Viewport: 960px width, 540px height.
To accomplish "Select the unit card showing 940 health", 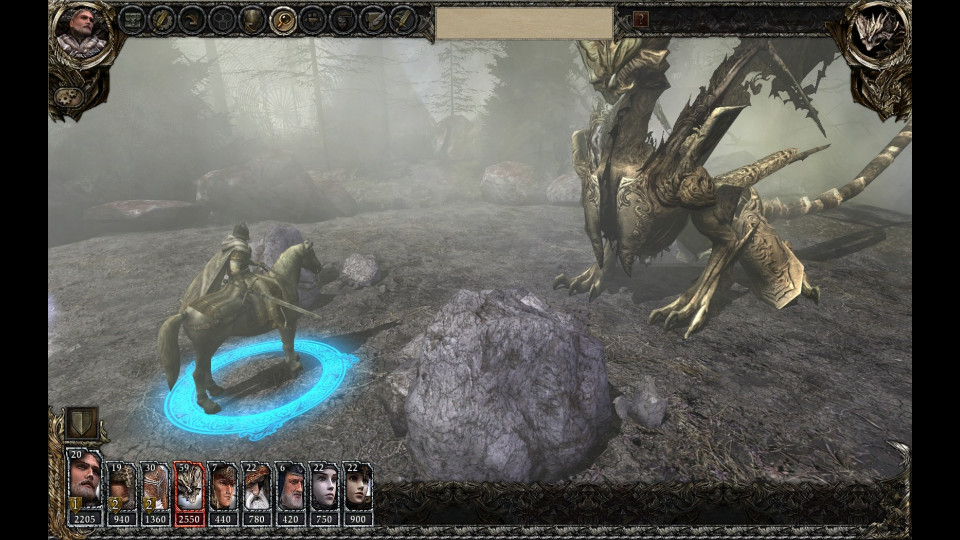I will coord(122,487).
